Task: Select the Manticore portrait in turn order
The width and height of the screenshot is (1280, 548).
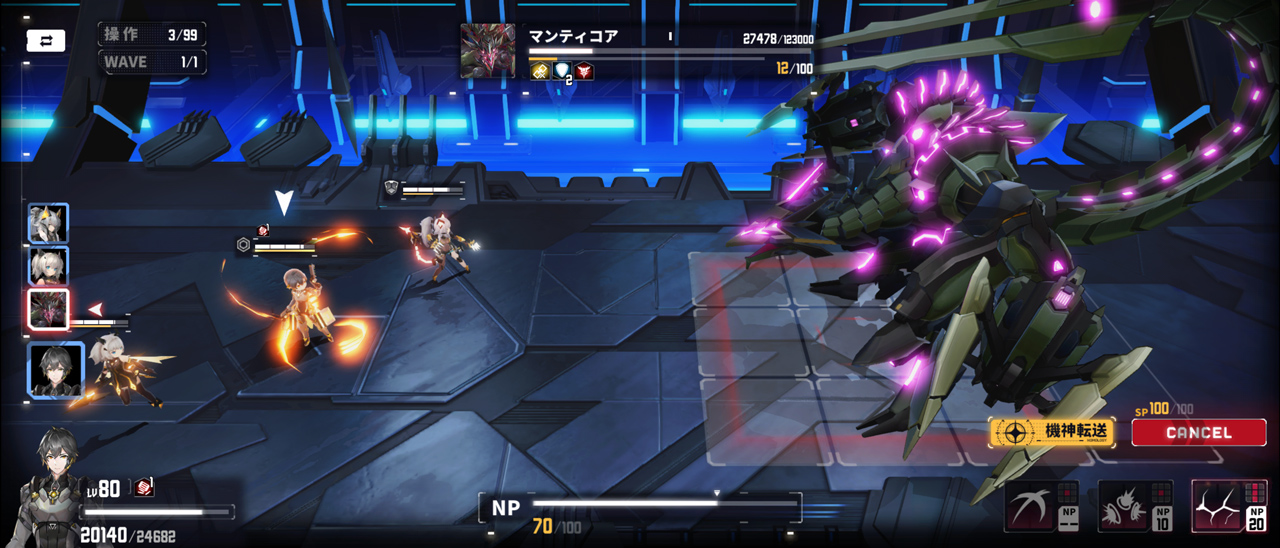Action: point(48,309)
